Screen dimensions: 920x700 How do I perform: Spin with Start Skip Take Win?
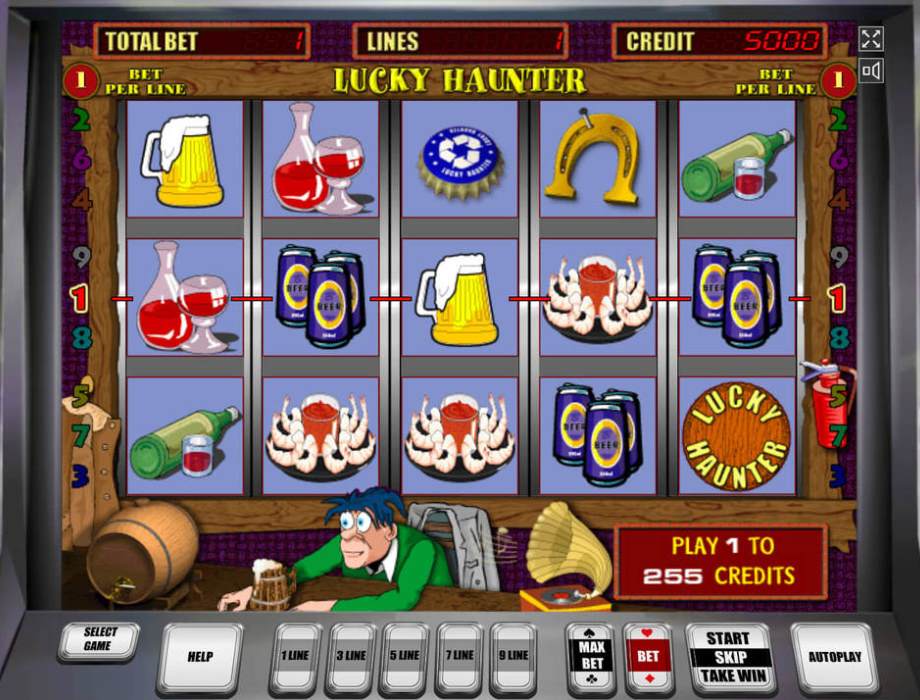(729, 657)
